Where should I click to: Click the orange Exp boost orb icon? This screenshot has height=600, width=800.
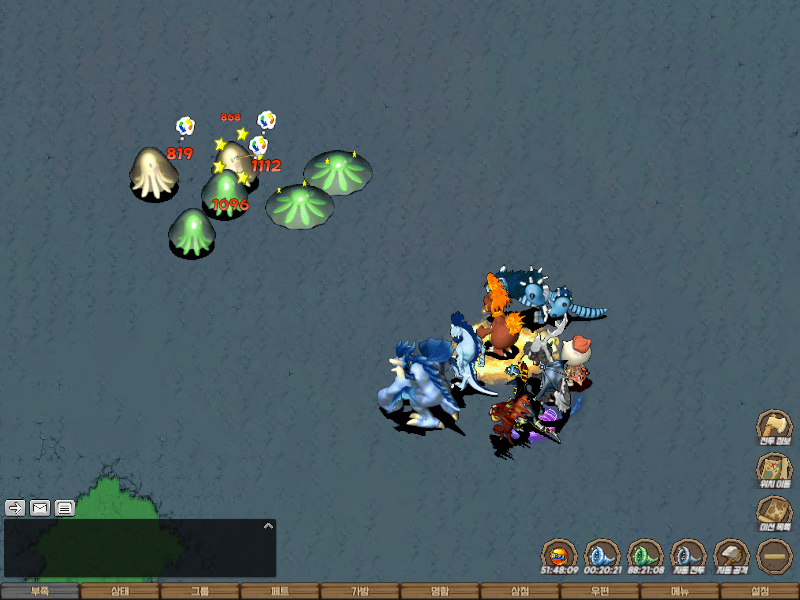(559, 555)
